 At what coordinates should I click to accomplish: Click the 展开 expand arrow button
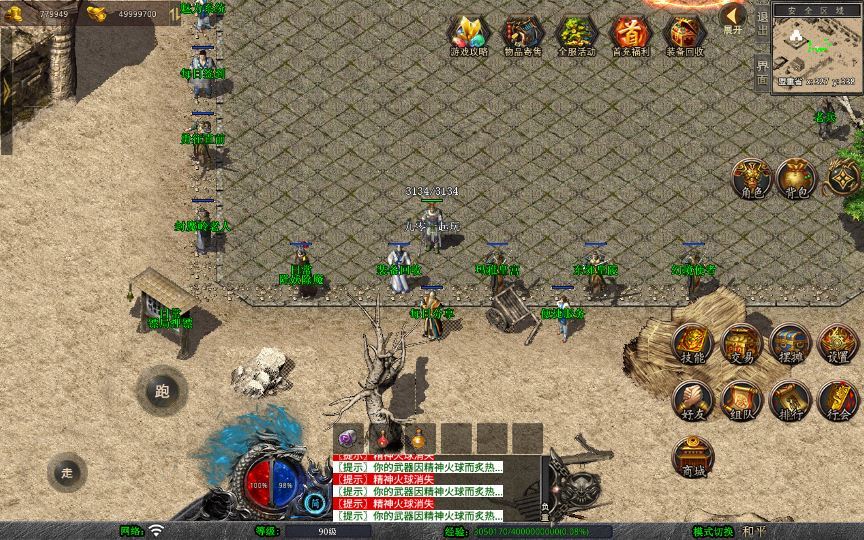[x=734, y=18]
